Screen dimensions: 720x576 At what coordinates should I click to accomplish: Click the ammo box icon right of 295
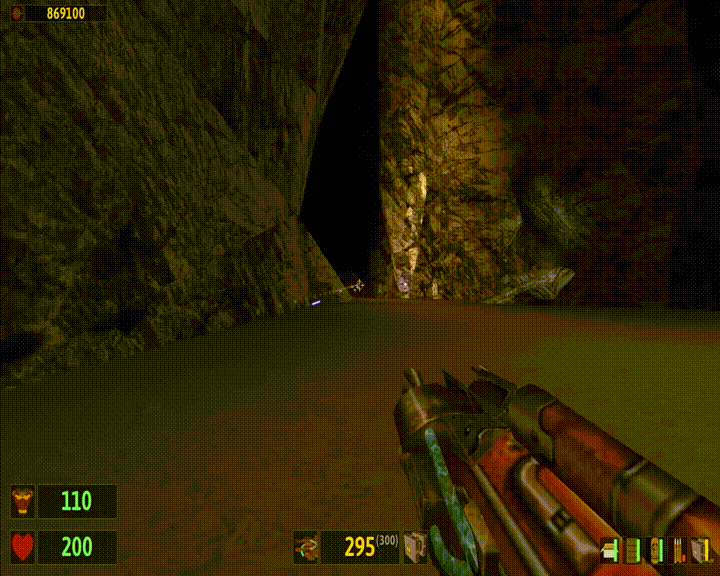click(x=414, y=547)
